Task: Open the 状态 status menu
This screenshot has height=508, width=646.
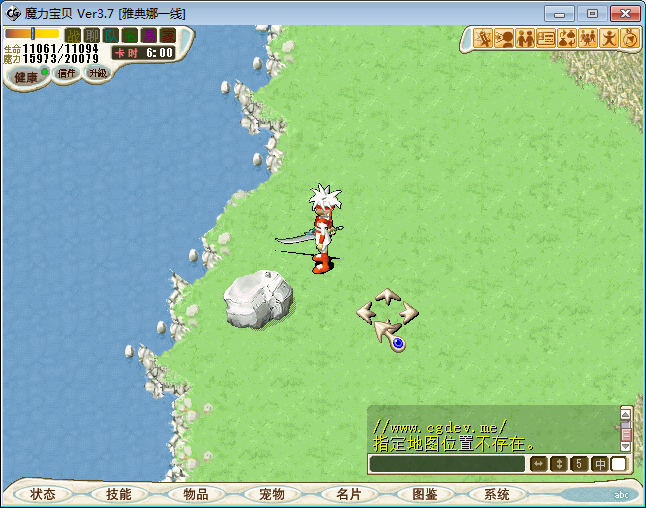Action: click(43, 494)
